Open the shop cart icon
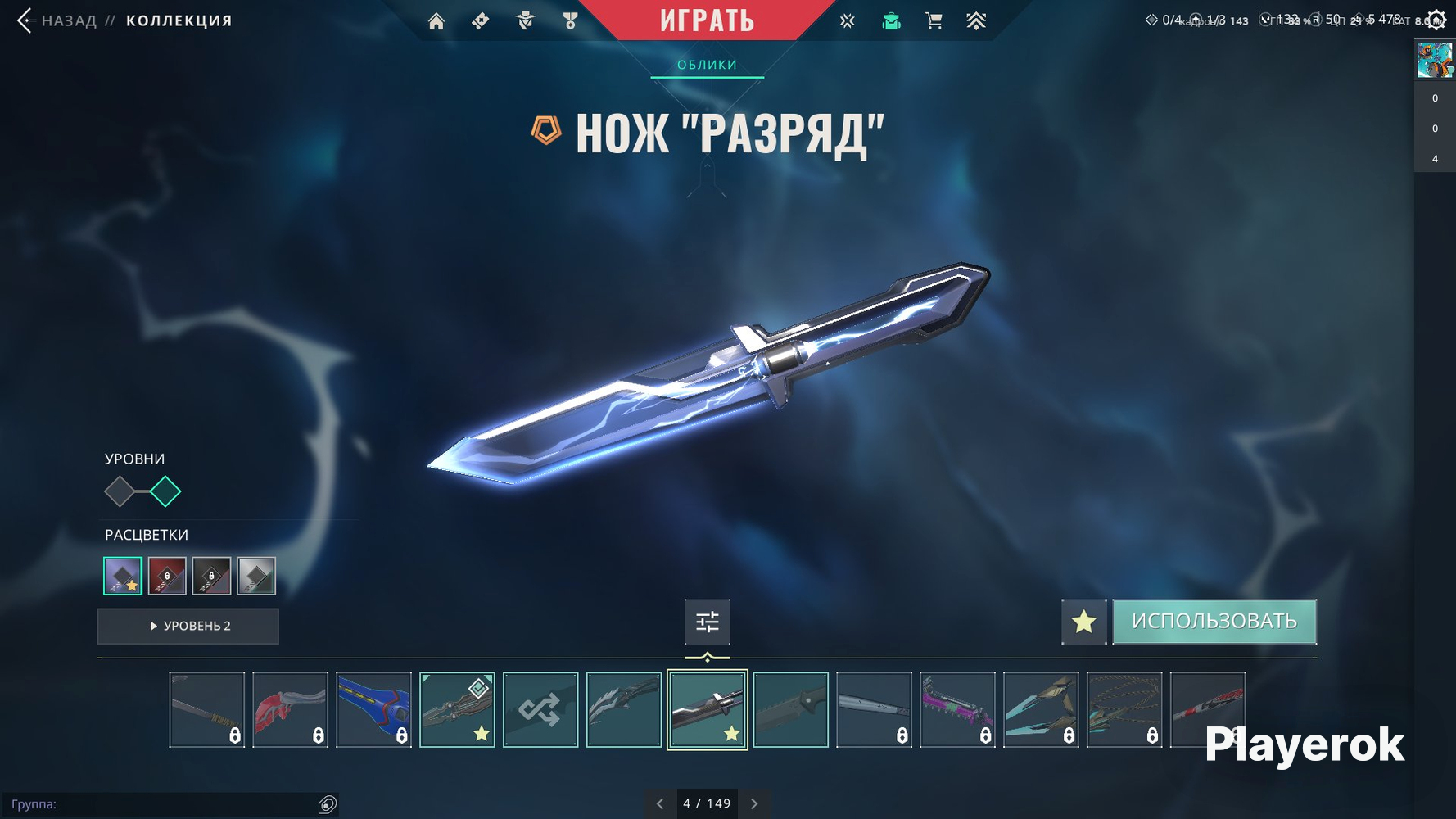The height and width of the screenshot is (819, 1456). tap(934, 21)
